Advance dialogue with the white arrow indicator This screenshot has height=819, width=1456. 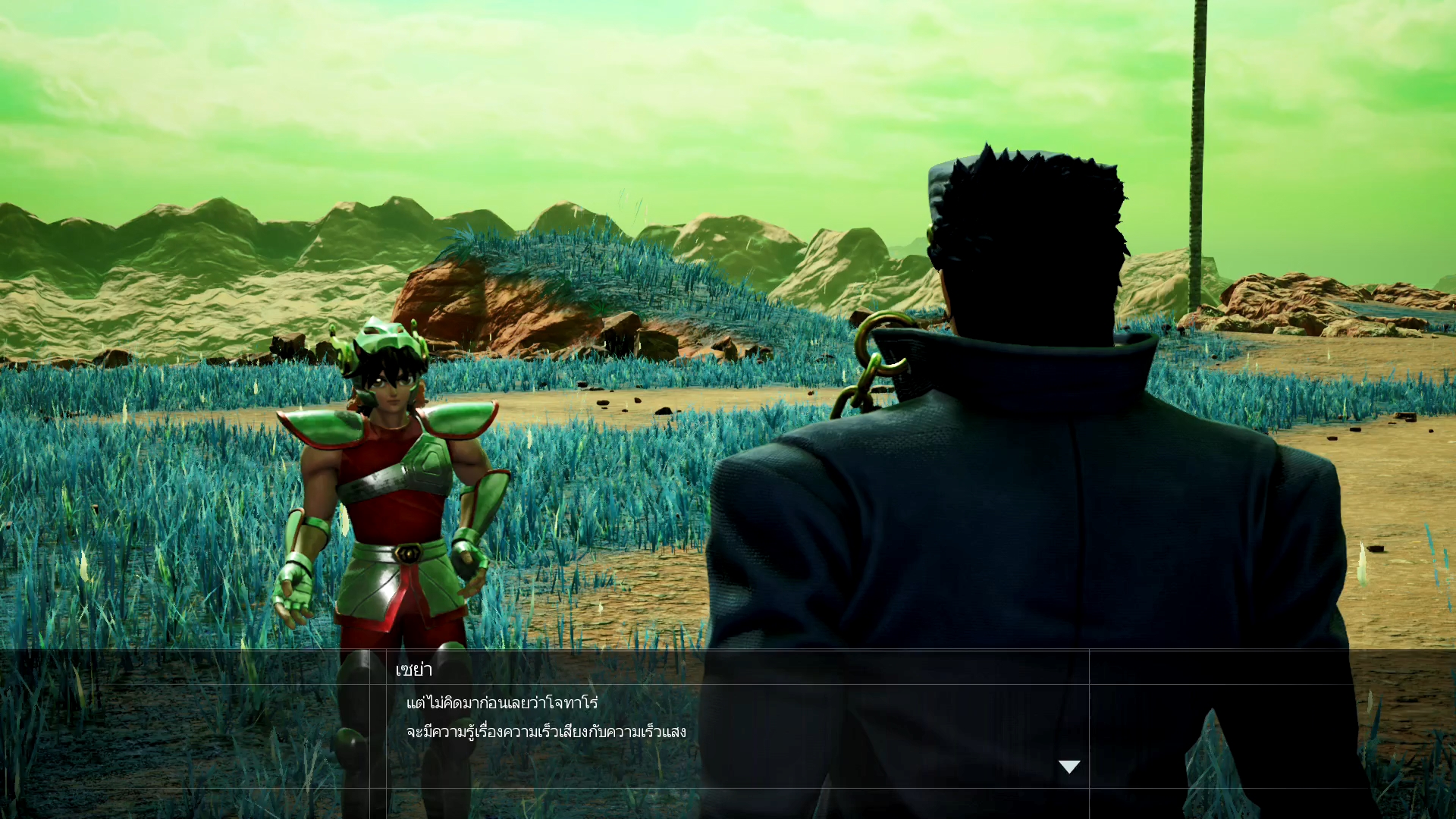[1069, 767]
